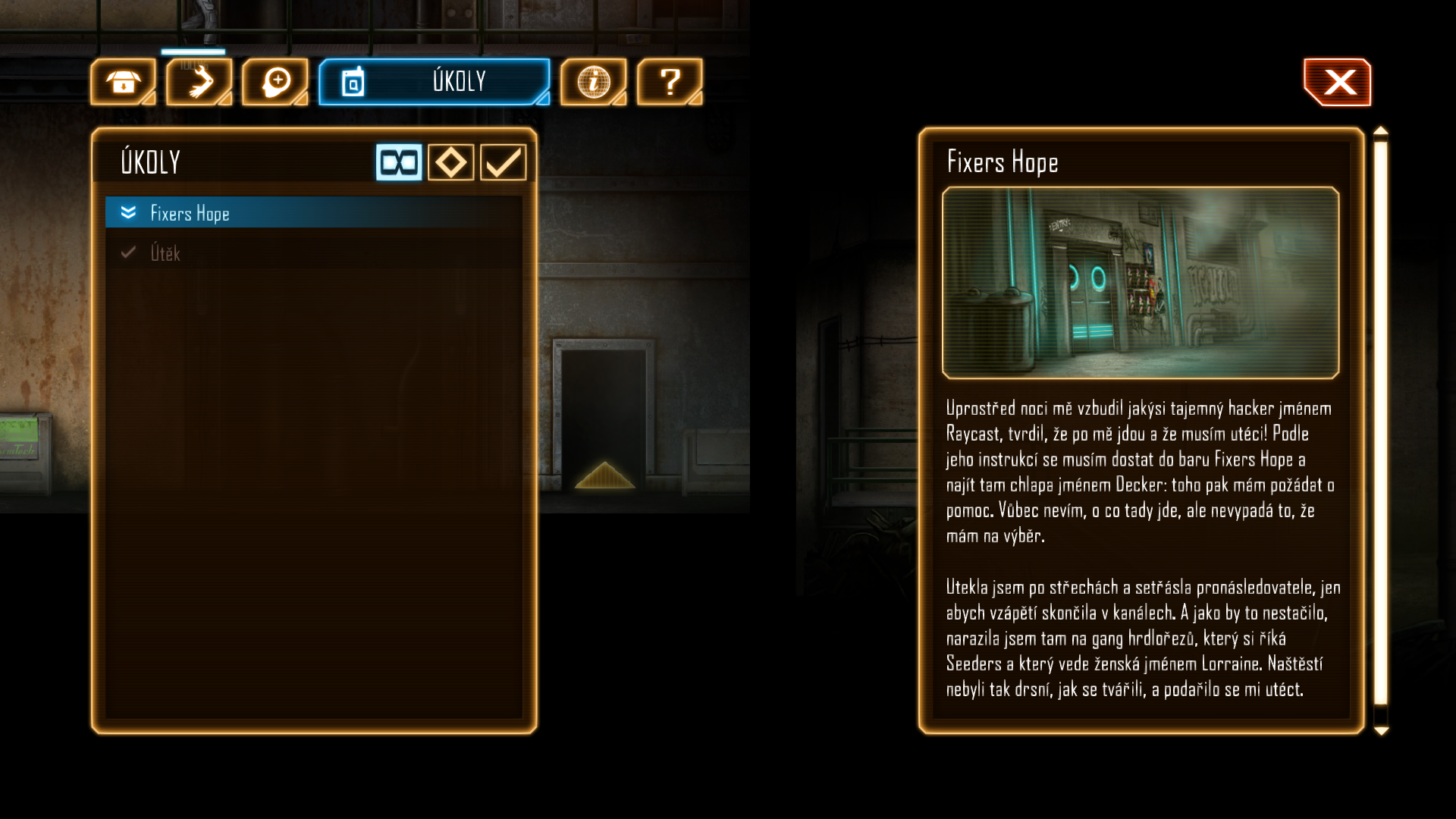Filter active quests with the diamond button
Screen dimensions: 1456x819
click(451, 162)
